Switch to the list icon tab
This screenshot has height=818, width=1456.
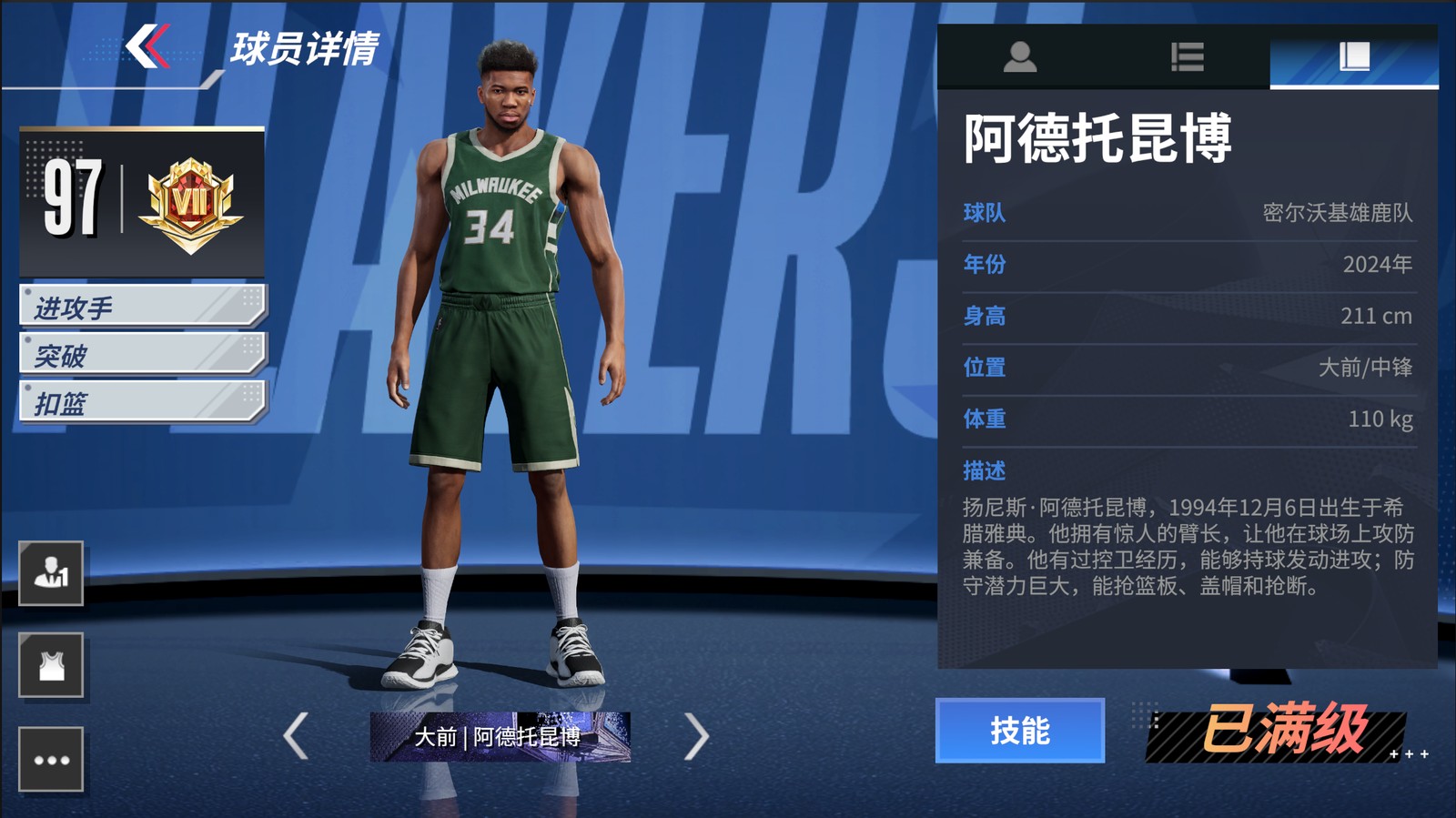pos(1187,56)
